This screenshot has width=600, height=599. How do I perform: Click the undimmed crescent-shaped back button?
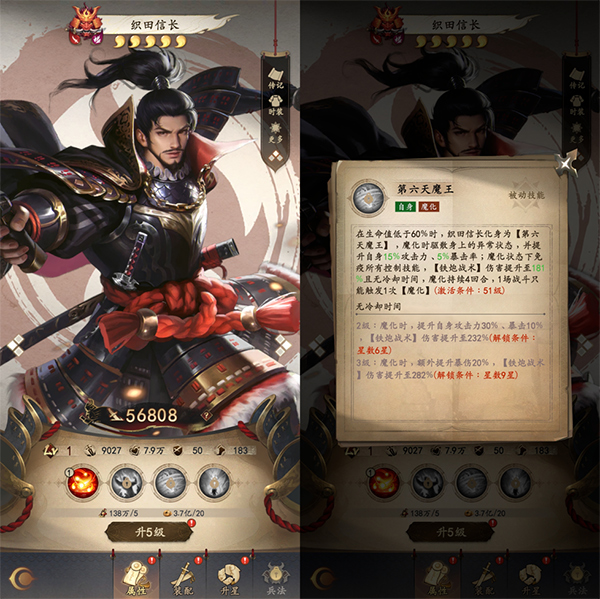tap(23, 578)
